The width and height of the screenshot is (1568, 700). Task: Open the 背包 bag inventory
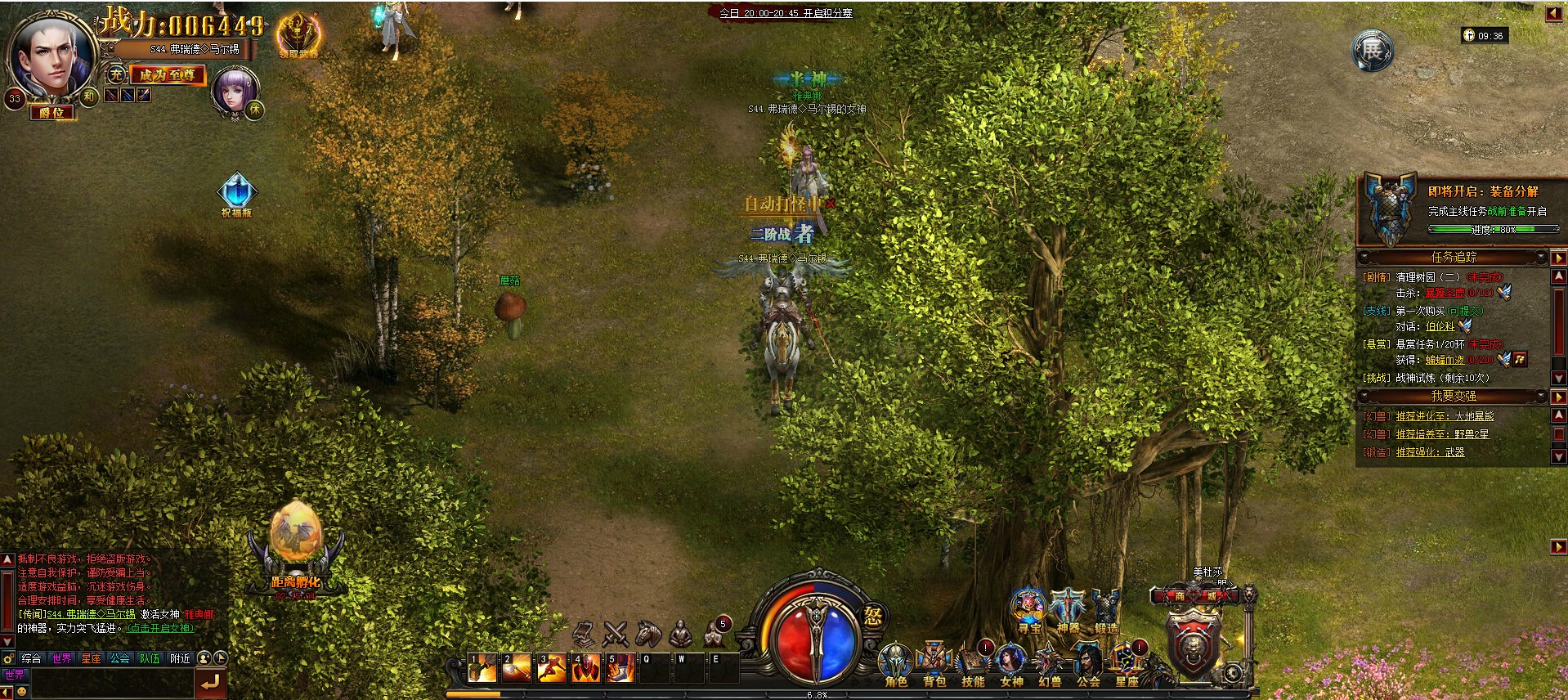[934, 662]
